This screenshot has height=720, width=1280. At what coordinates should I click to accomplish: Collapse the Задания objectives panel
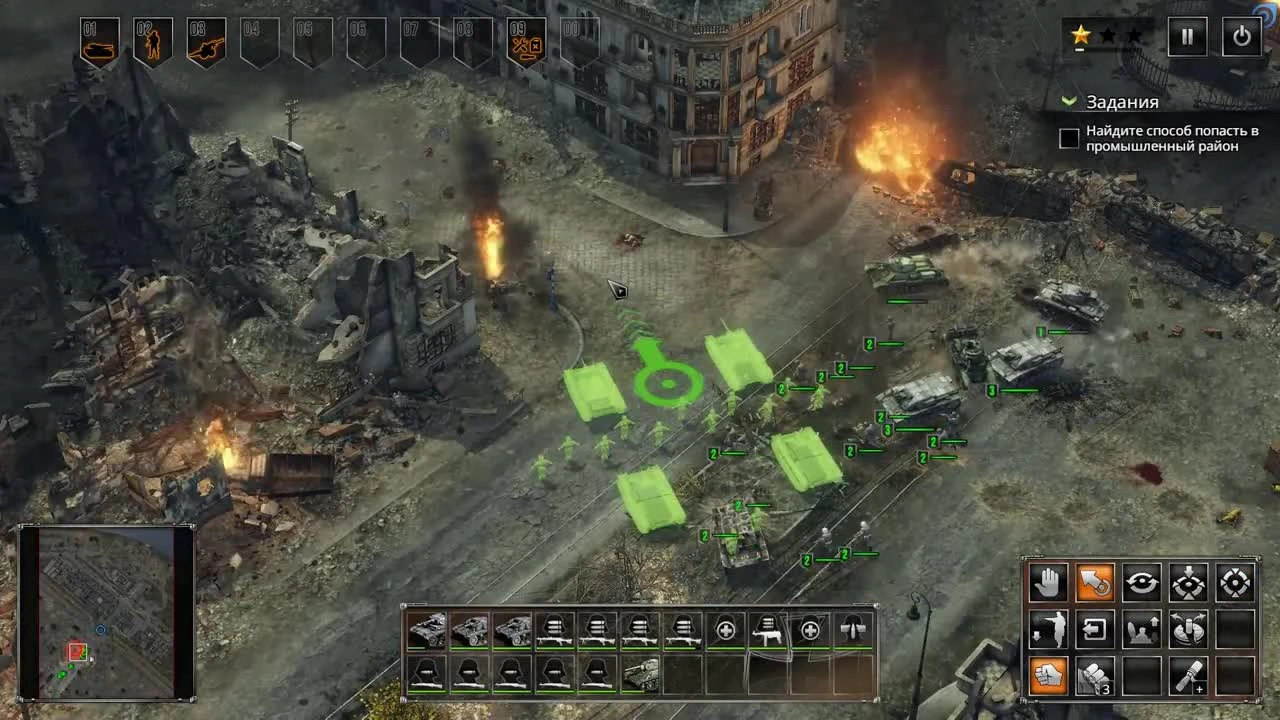[x=1068, y=101]
